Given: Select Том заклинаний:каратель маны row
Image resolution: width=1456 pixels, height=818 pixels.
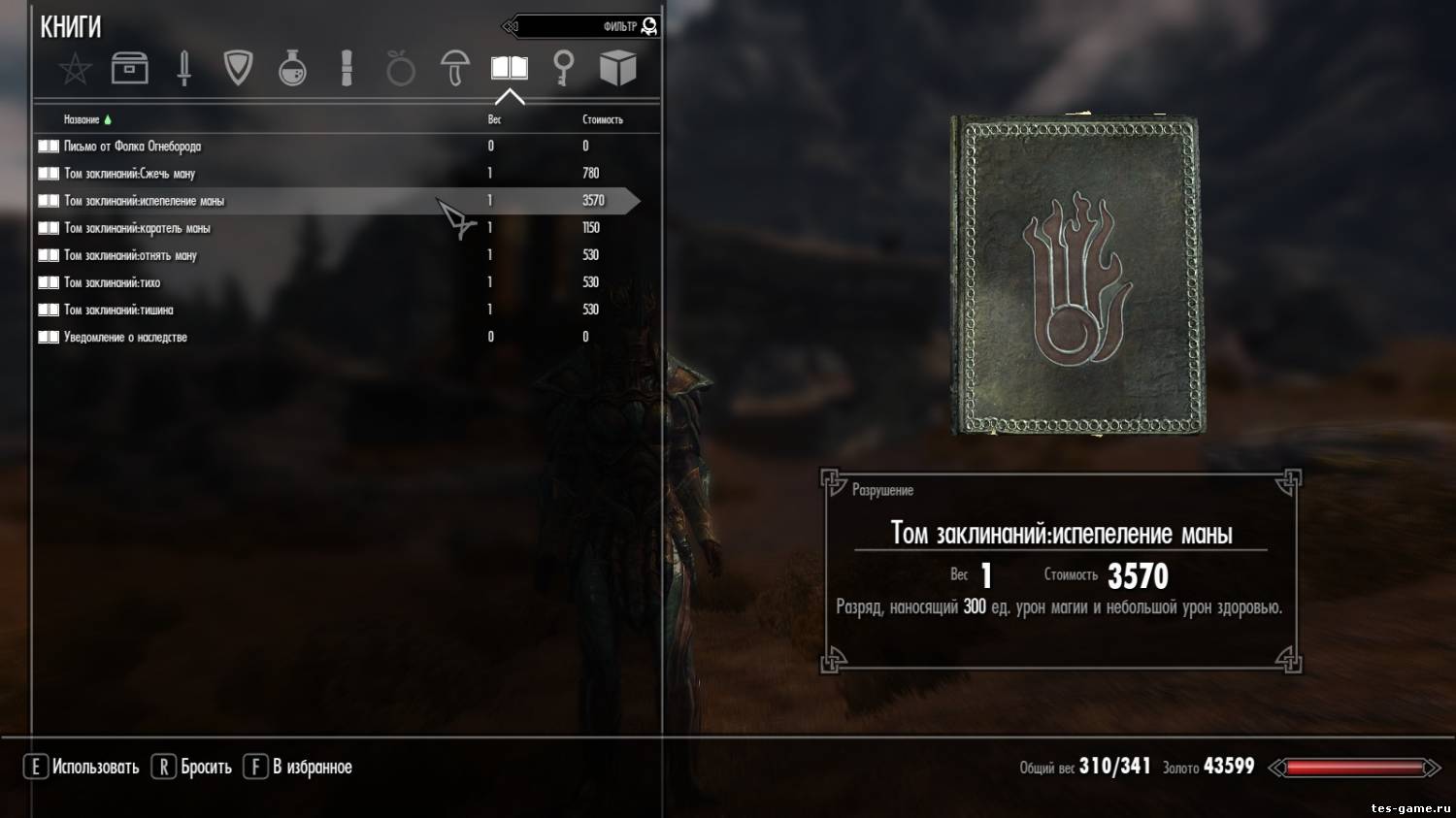Looking at the screenshot, I should [x=137, y=228].
